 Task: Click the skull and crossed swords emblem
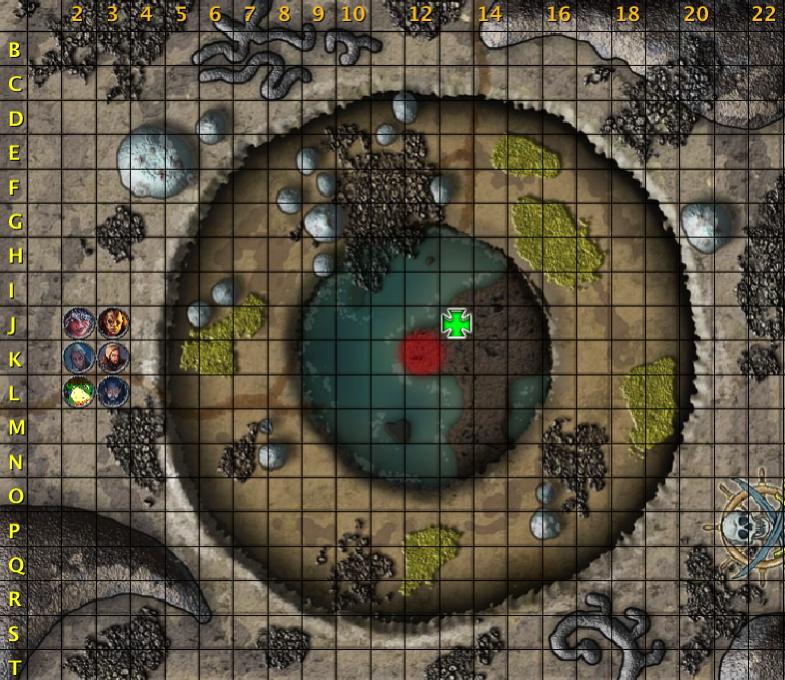click(x=750, y=527)
